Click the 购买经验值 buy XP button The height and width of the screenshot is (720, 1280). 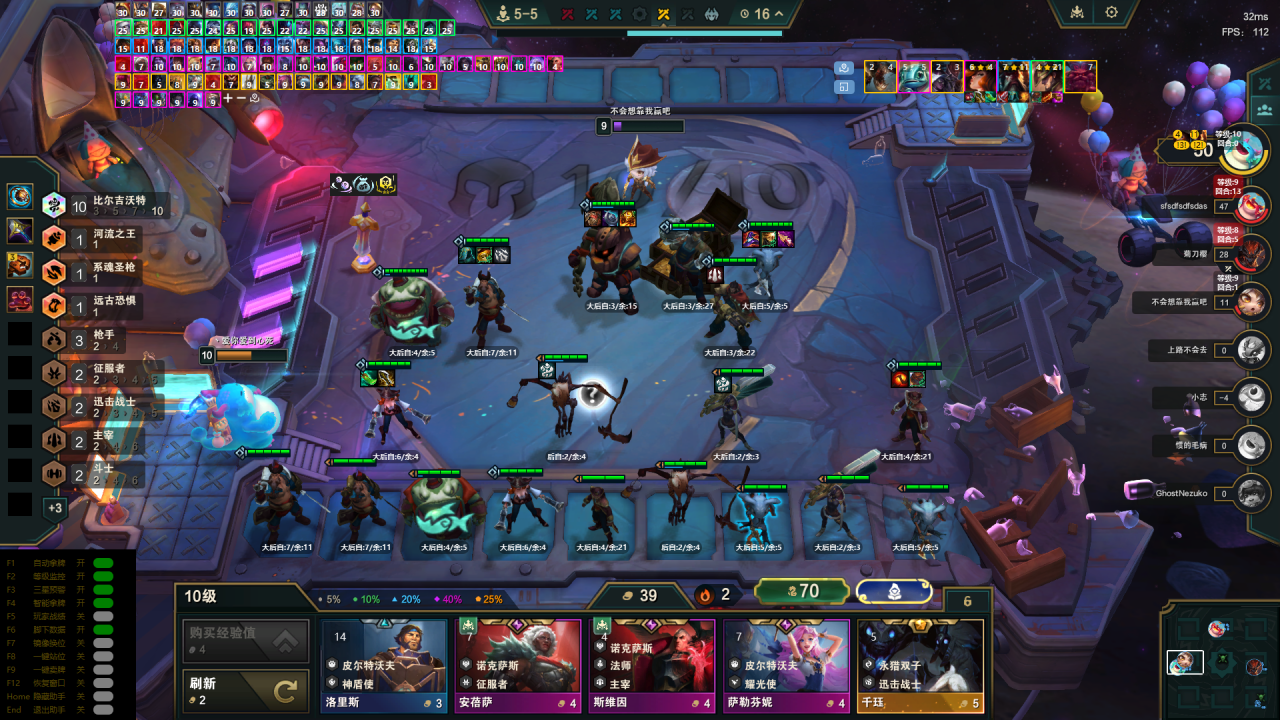click(245, 640)
